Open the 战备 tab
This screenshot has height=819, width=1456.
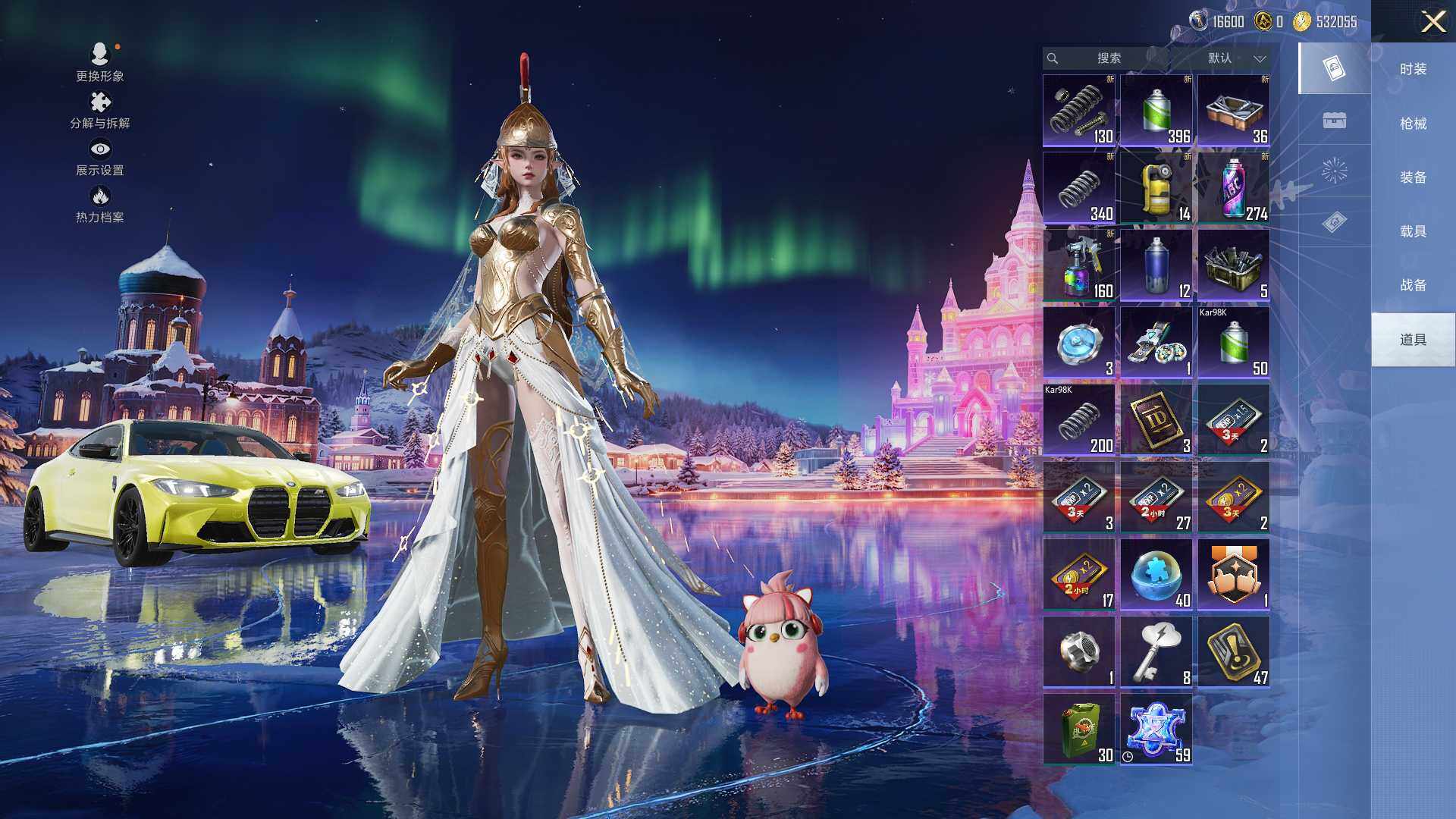point(1413,284)
